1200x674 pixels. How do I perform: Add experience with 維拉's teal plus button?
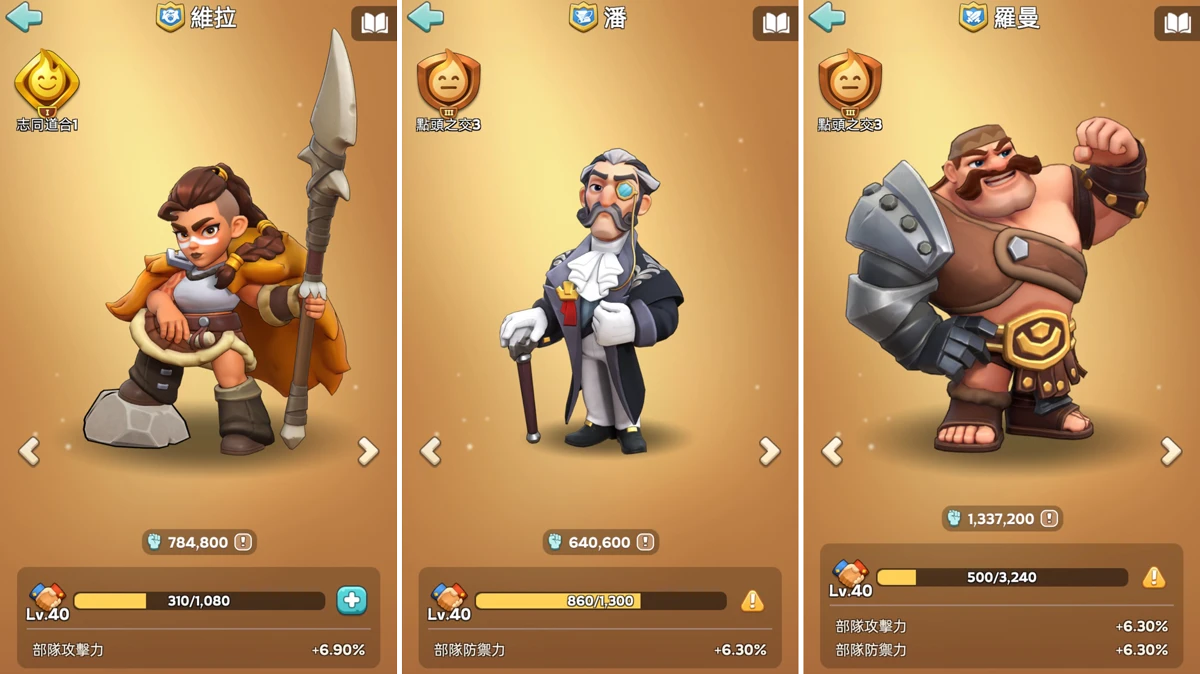pyautogui.click(x=351, y=600)
